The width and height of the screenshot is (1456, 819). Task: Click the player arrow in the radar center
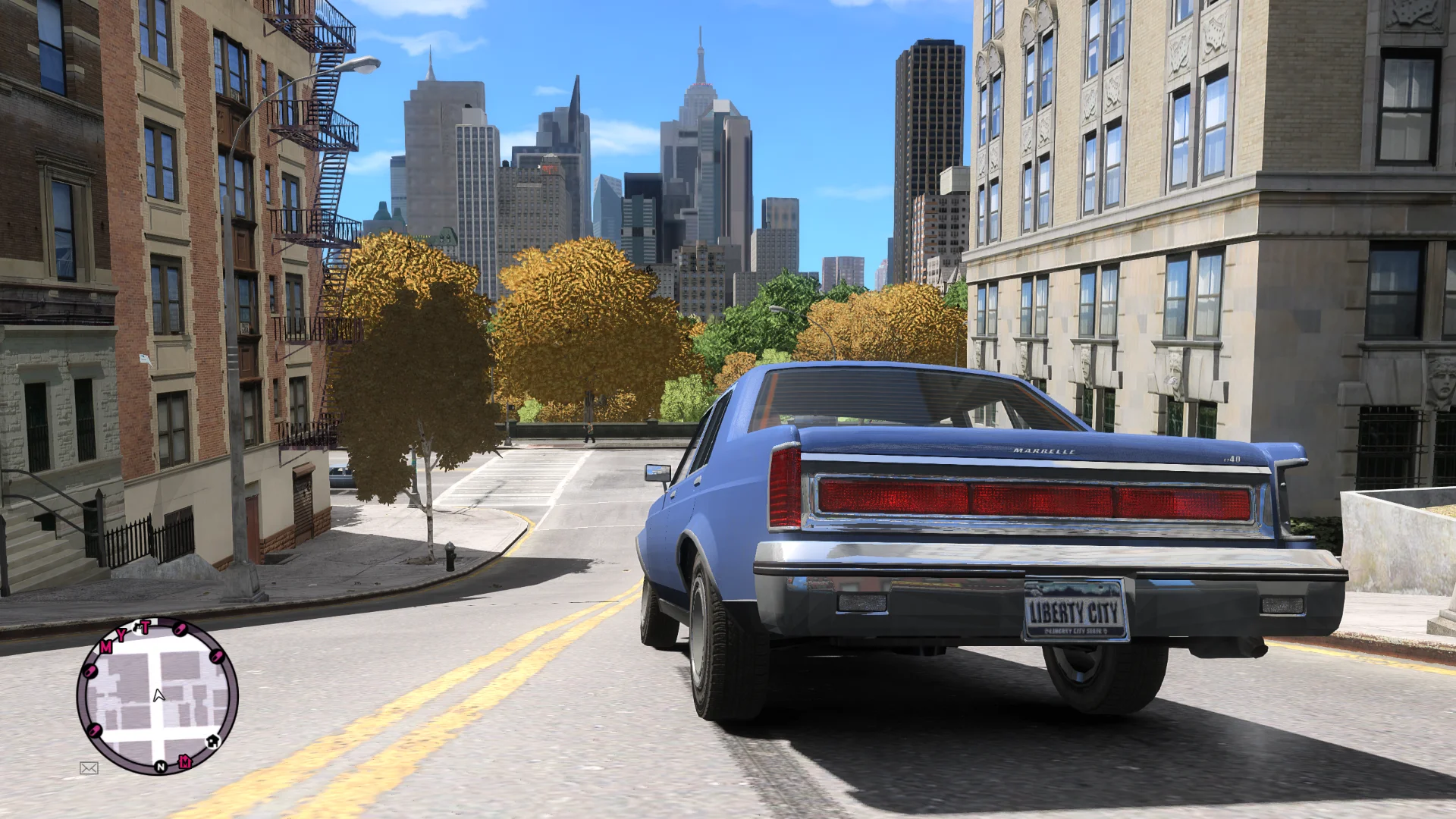(x=158, y=696)
